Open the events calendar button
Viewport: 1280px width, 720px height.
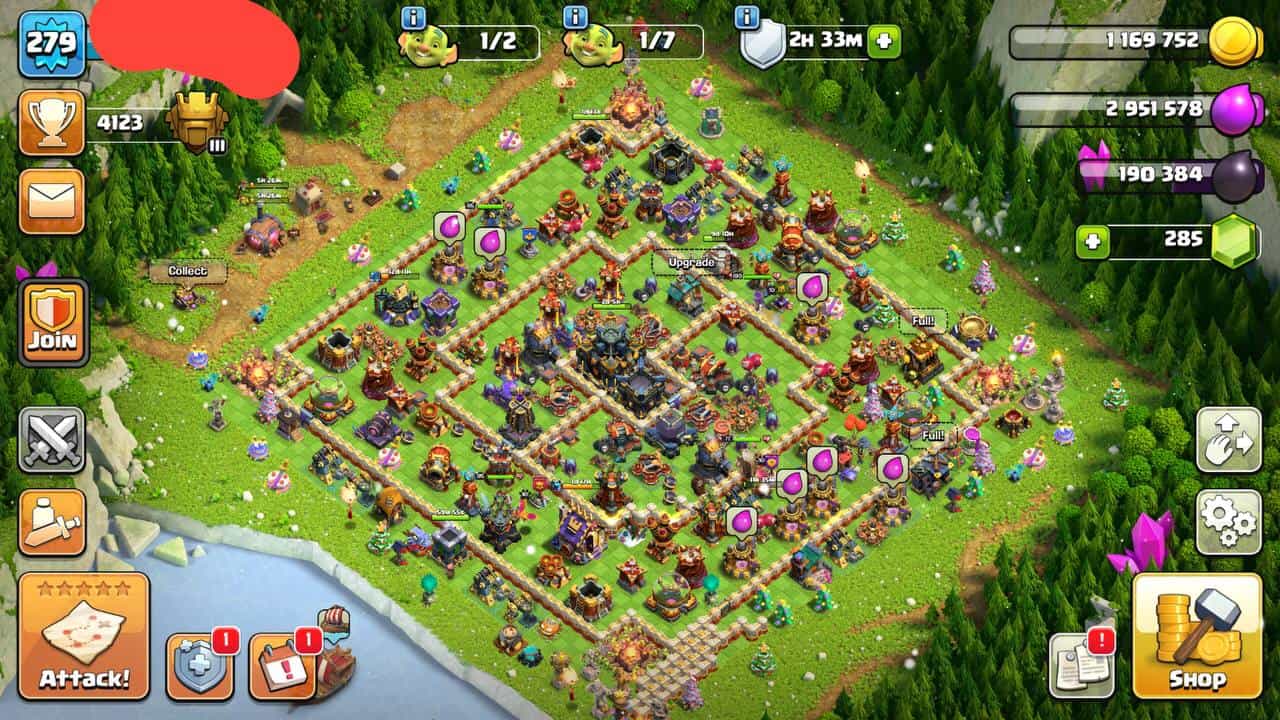click(282, 665)
